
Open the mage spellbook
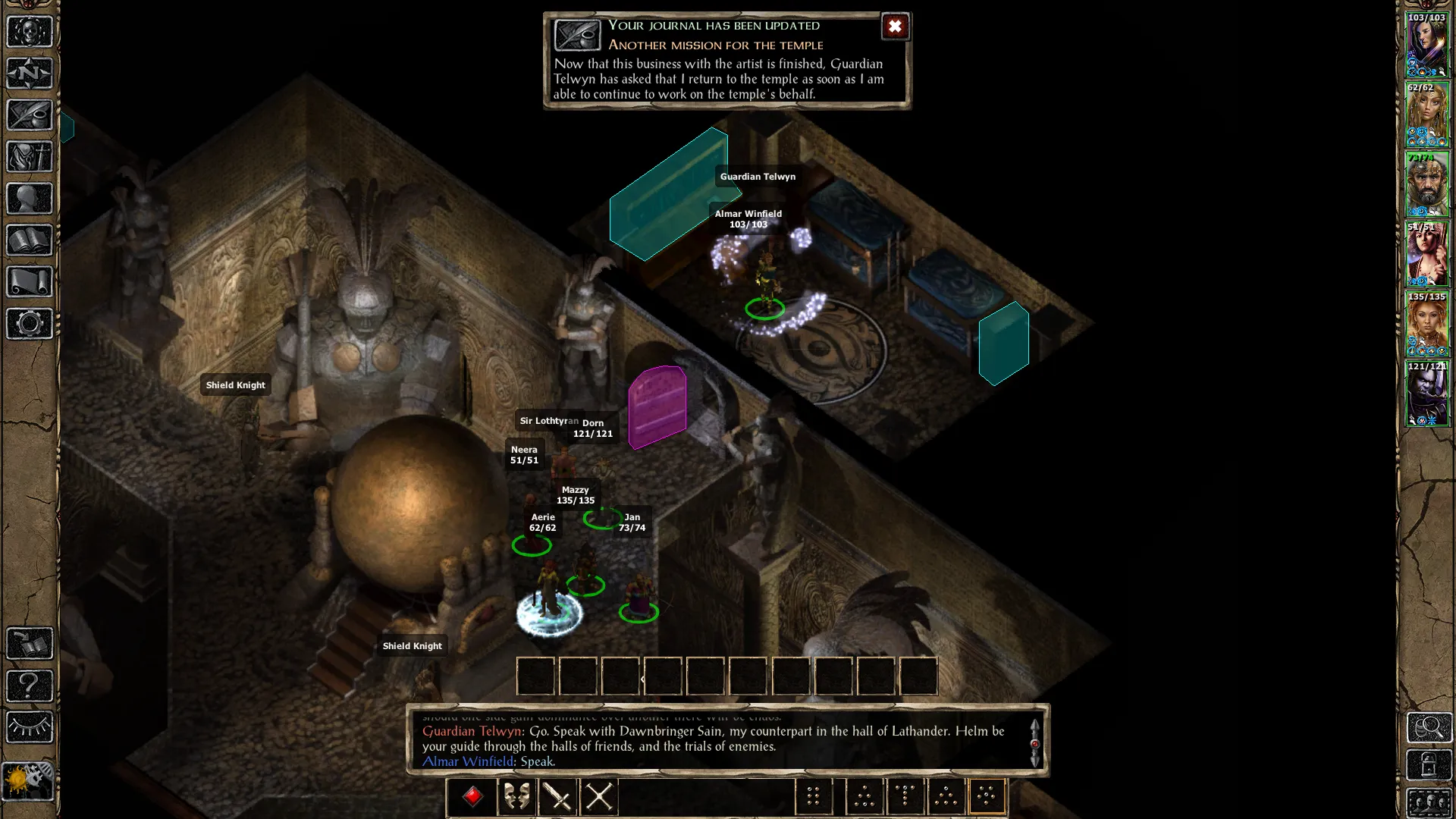pos(30,240)
